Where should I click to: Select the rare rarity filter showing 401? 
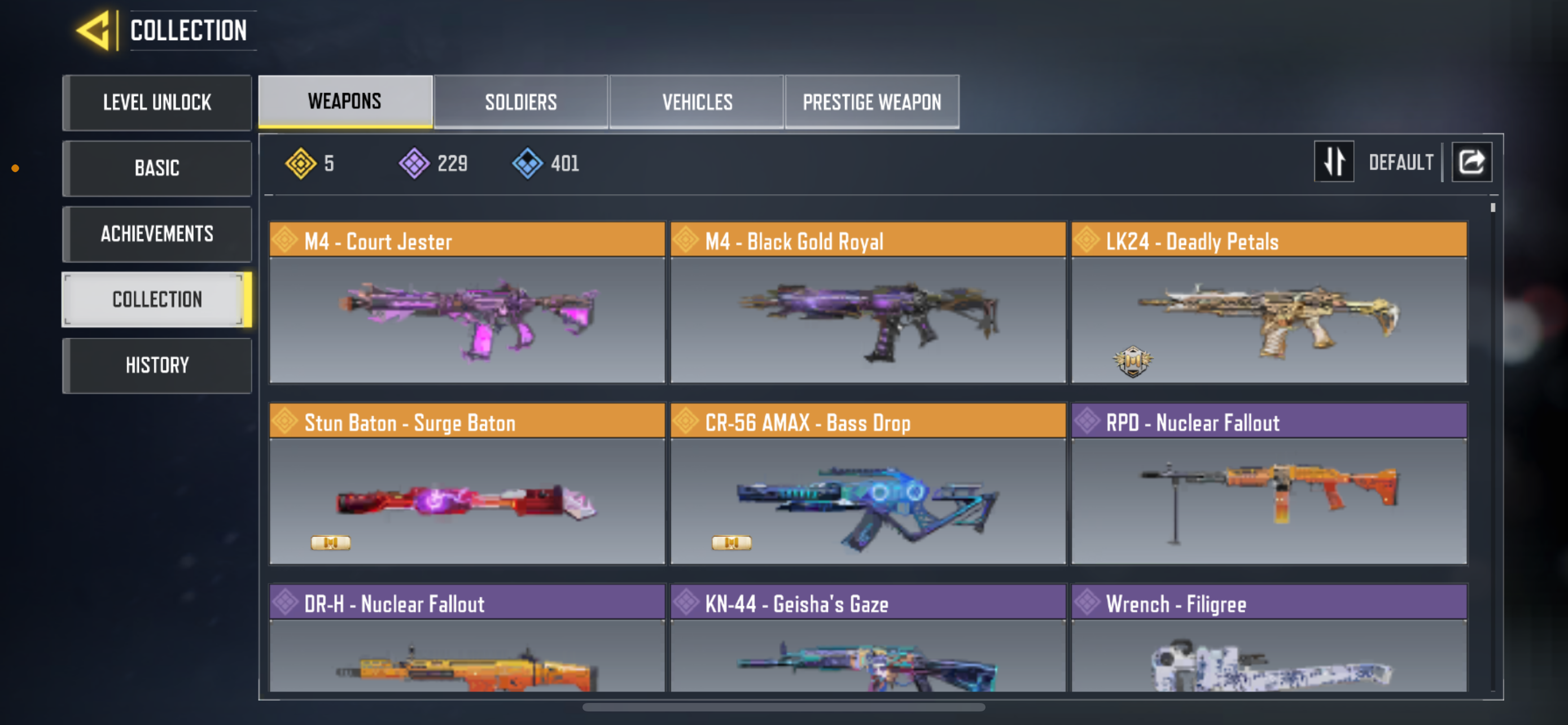pyautogui.click(x=527, y=162)
